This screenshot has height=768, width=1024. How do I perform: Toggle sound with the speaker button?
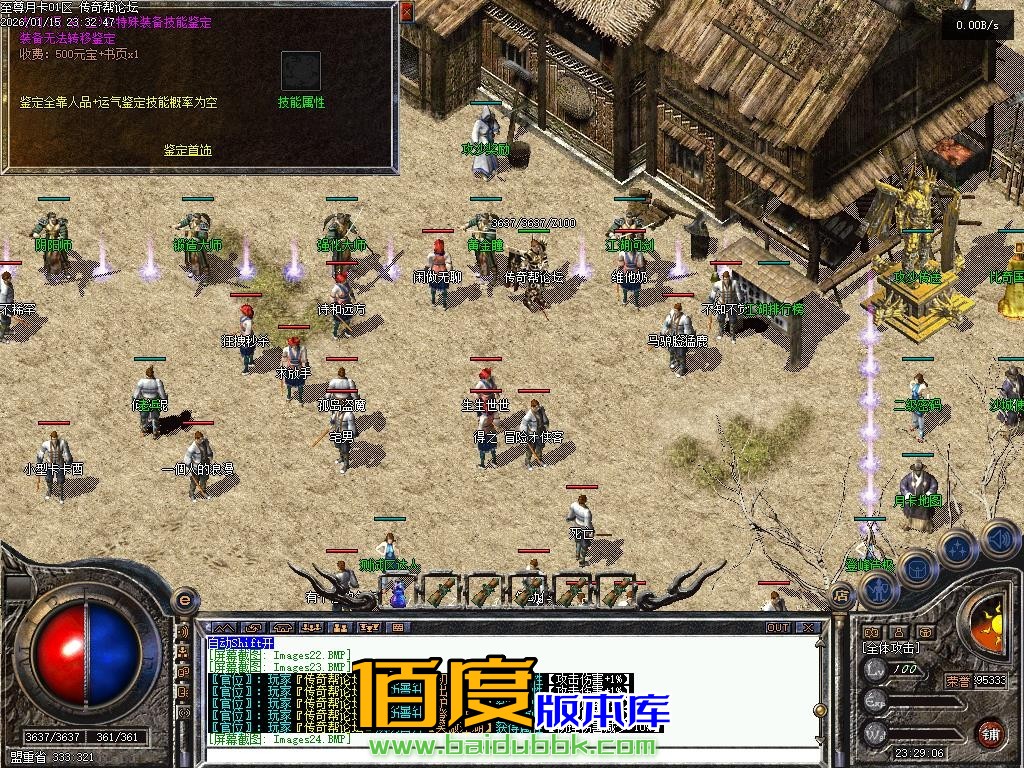[998, 538]
